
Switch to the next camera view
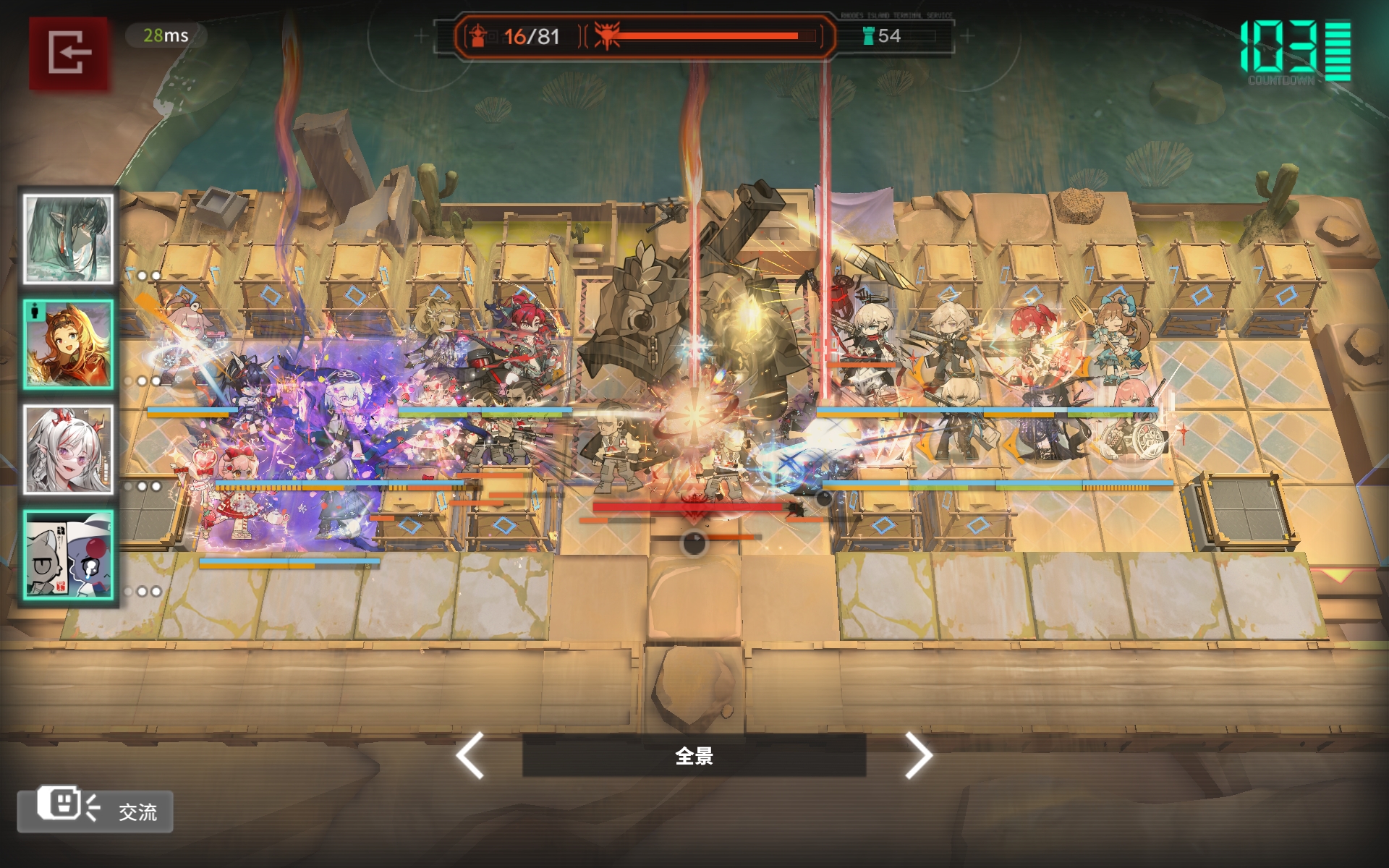click(918, 755)
